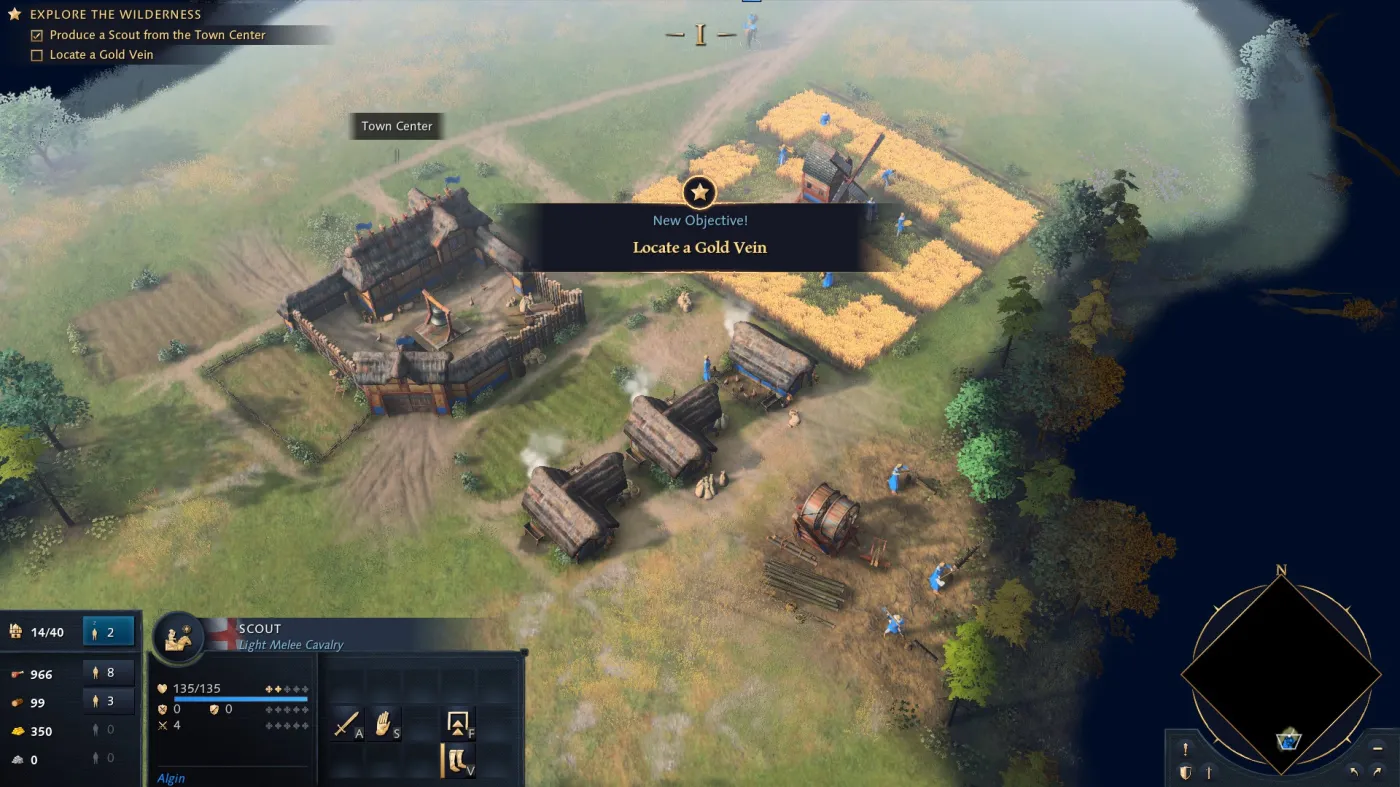This screenshot has width=1400, height=787.
Task: Click the population icon showing 14/40
Action: 16,631
